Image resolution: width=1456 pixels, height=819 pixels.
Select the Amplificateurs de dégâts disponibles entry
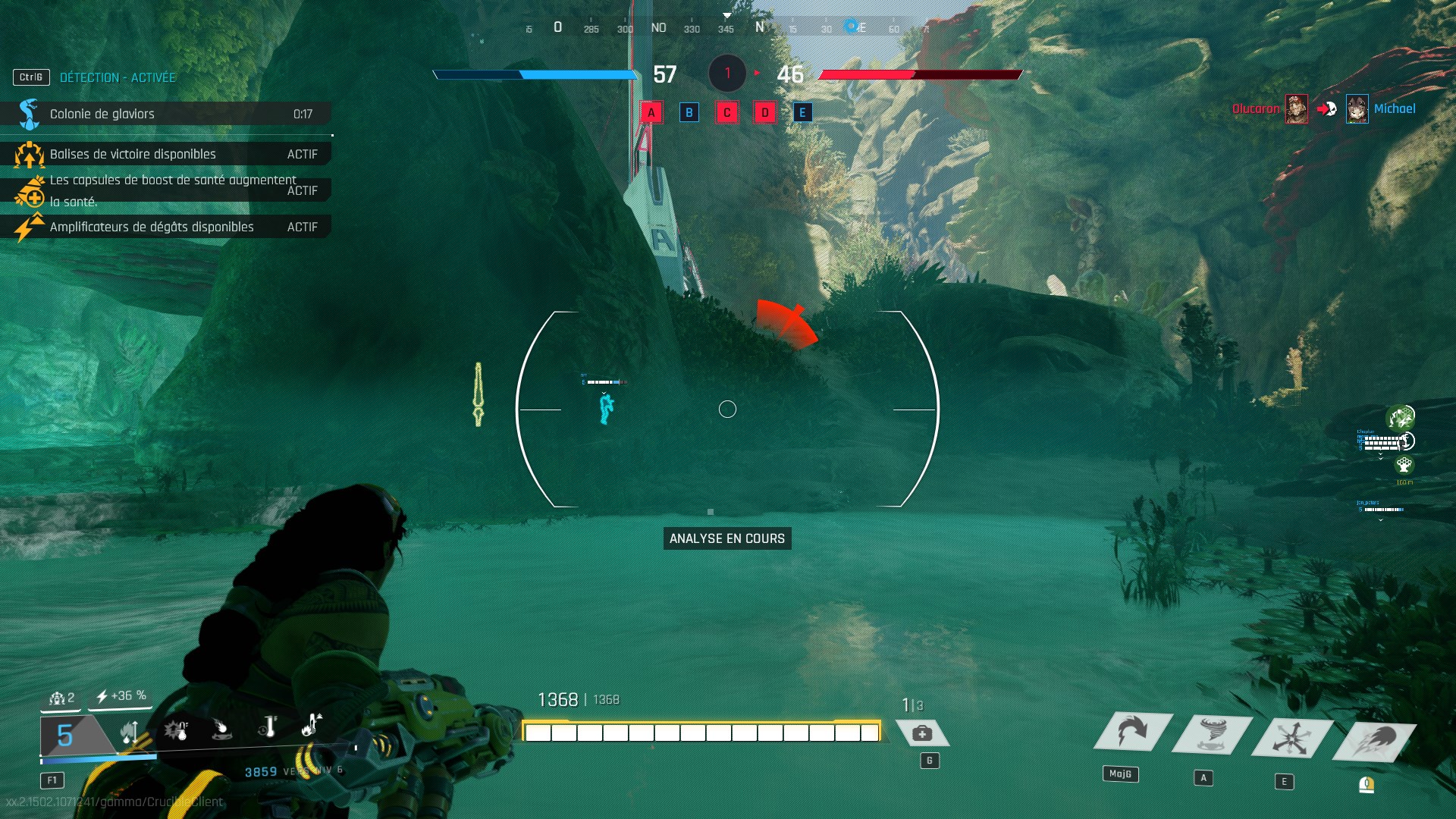coord(165,227)
